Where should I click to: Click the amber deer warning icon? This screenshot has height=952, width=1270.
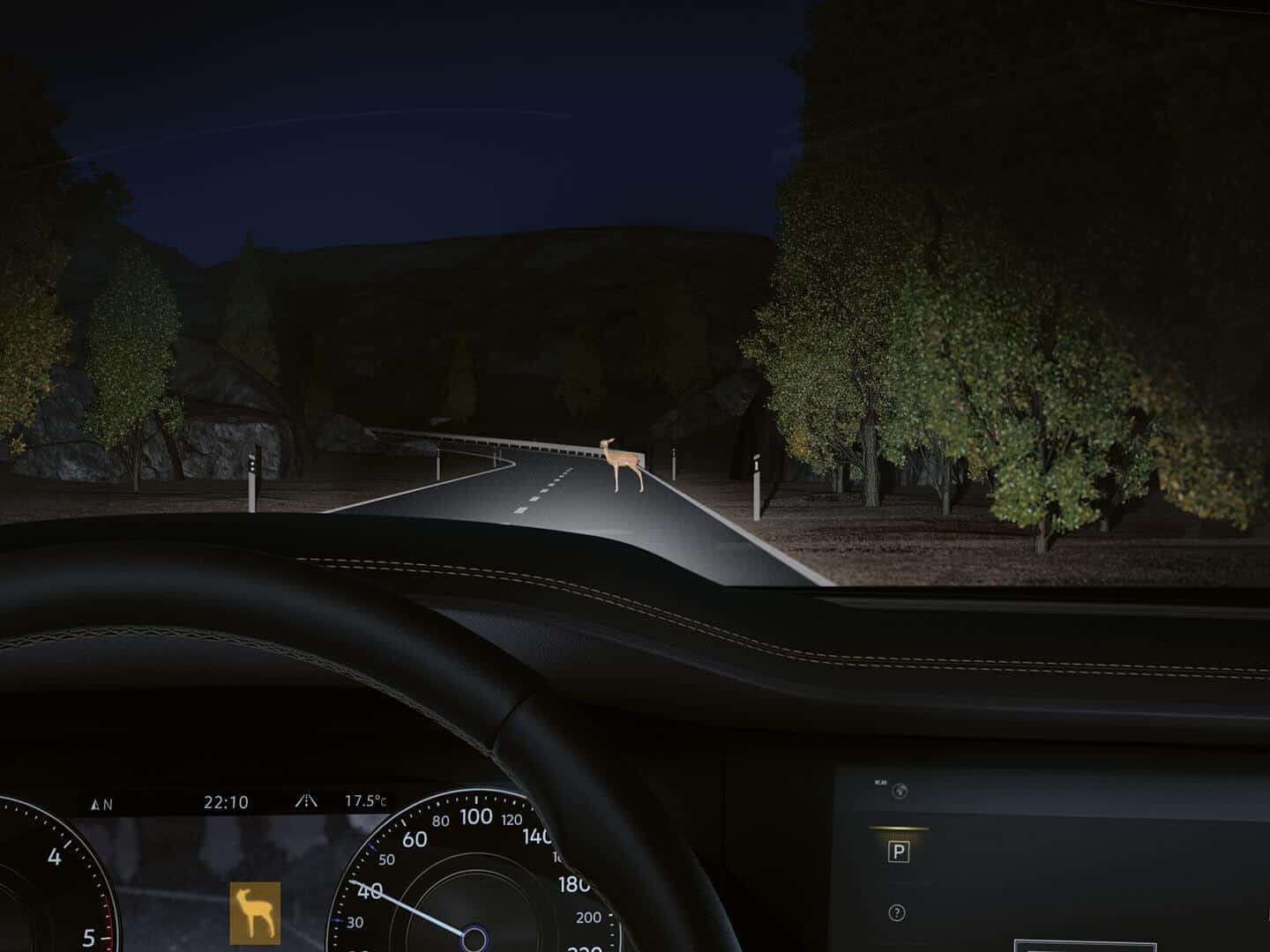coord(256,911)
